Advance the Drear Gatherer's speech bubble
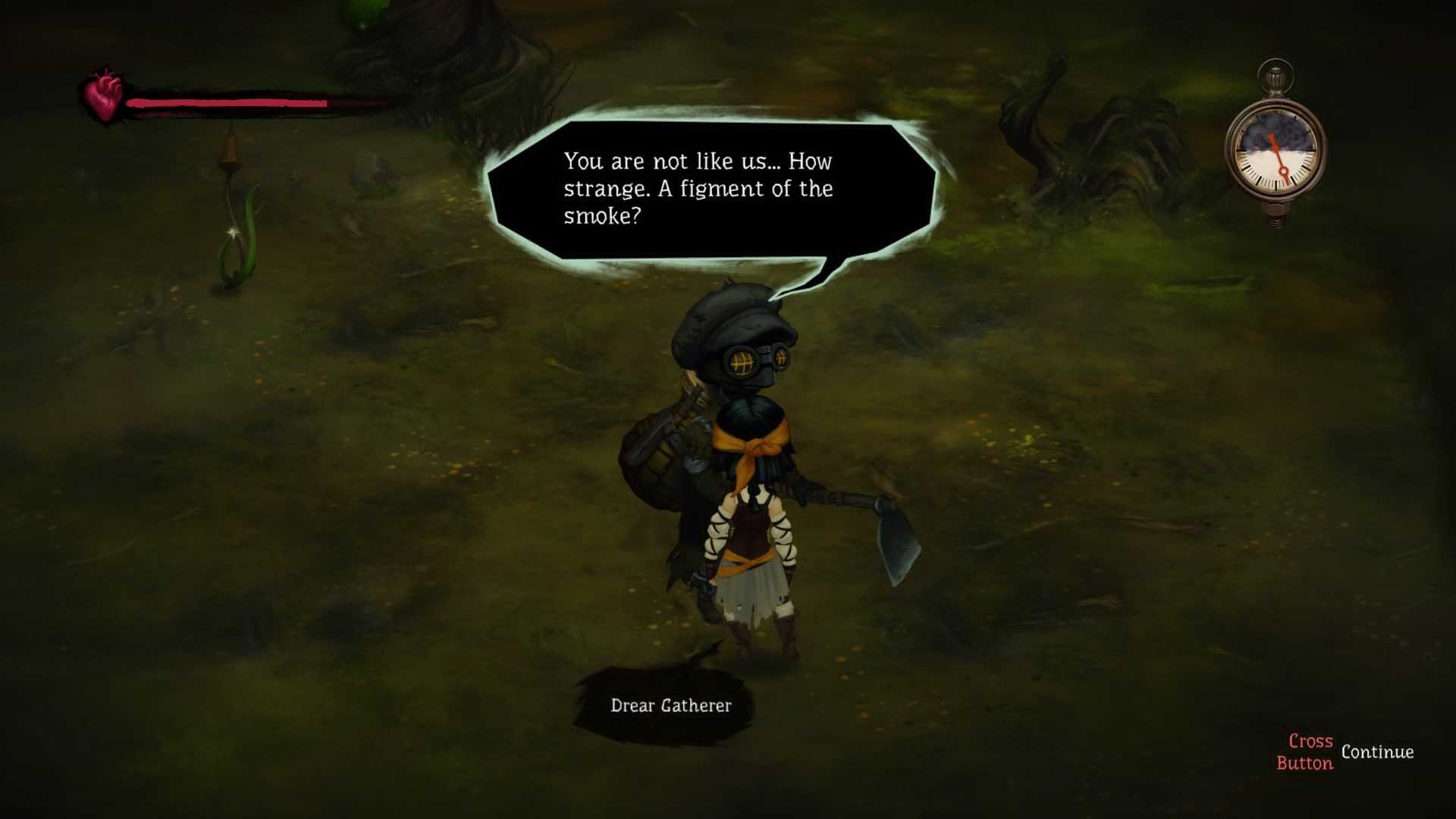Image resolution: width=1456 pixels, height=819 pixels. (x=711, y=189)
